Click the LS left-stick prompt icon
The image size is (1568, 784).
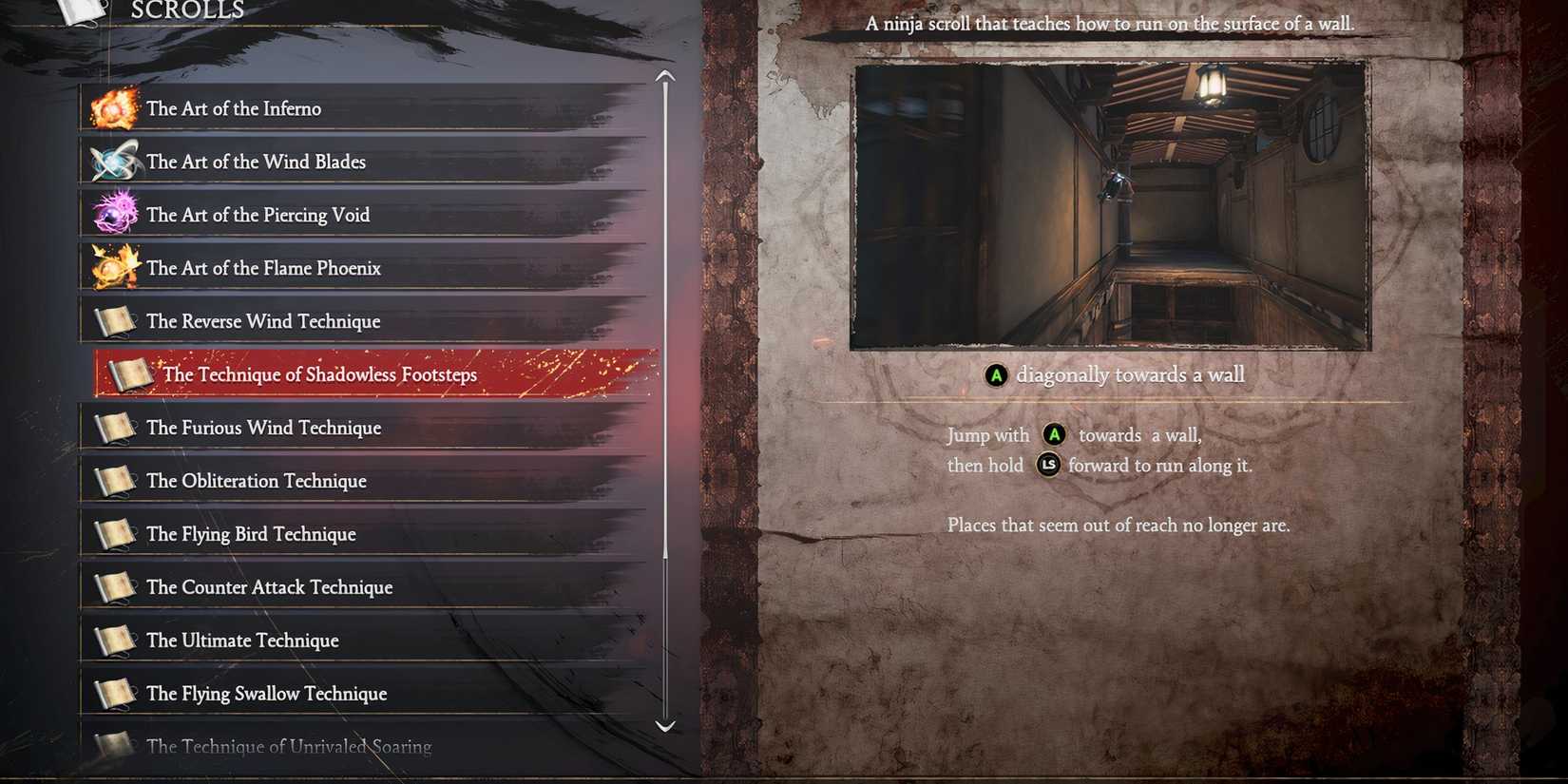tap(1048, 466)
